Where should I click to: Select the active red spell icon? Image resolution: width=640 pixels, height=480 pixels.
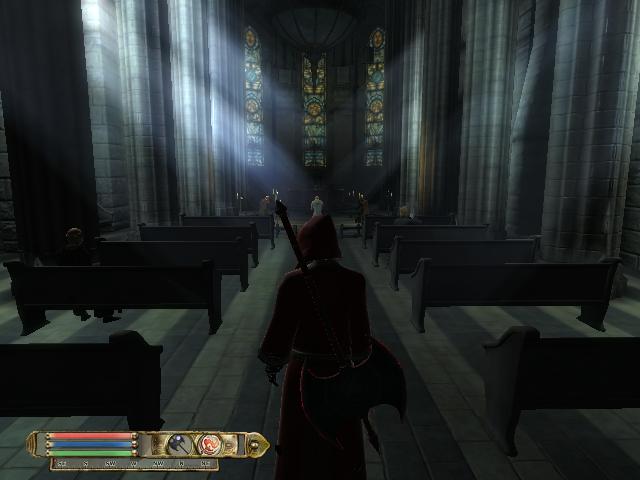click(x=210, y=443)
